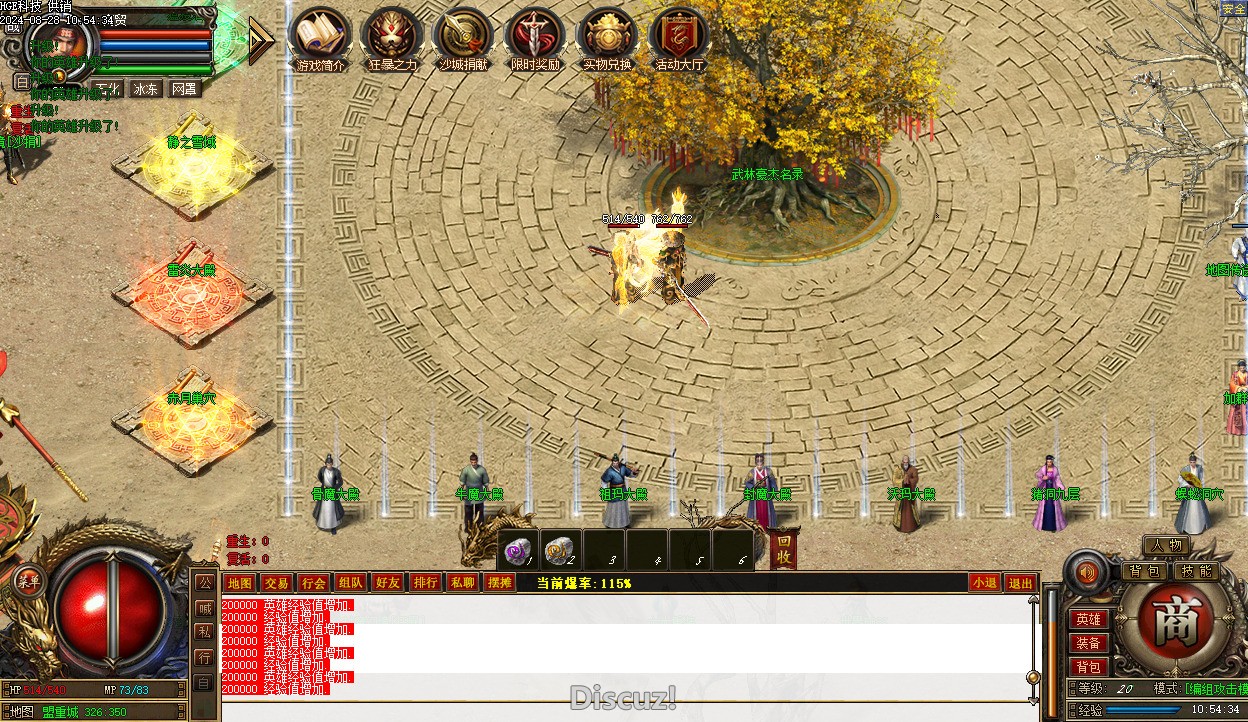This screenshot has height=722, width=1248.
Task: Open the 实物兑换 item exchange icon
Action: pos(607,37)
